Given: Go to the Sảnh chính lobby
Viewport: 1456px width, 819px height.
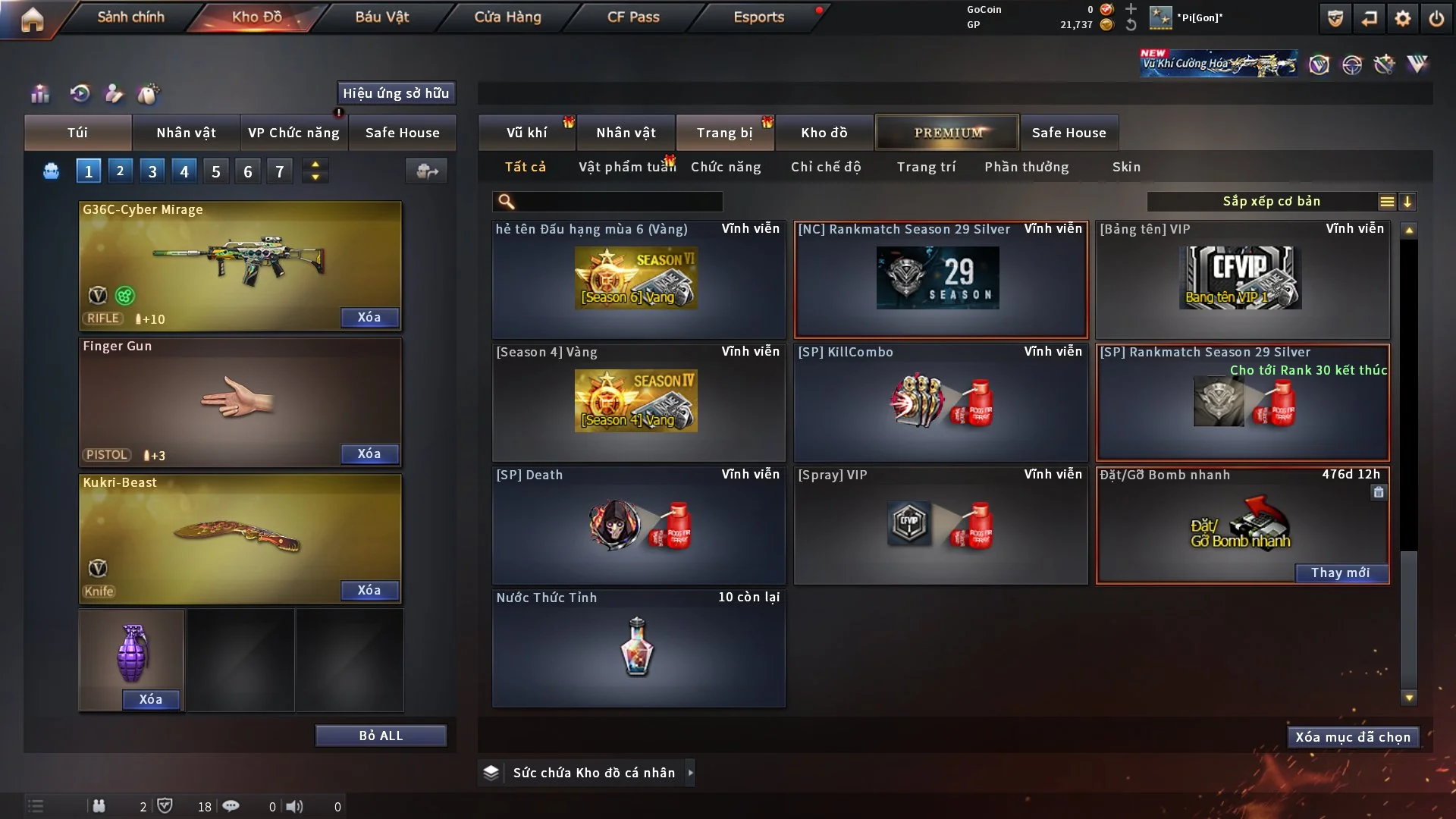Looking at the screenshot, I should (130, 17).
